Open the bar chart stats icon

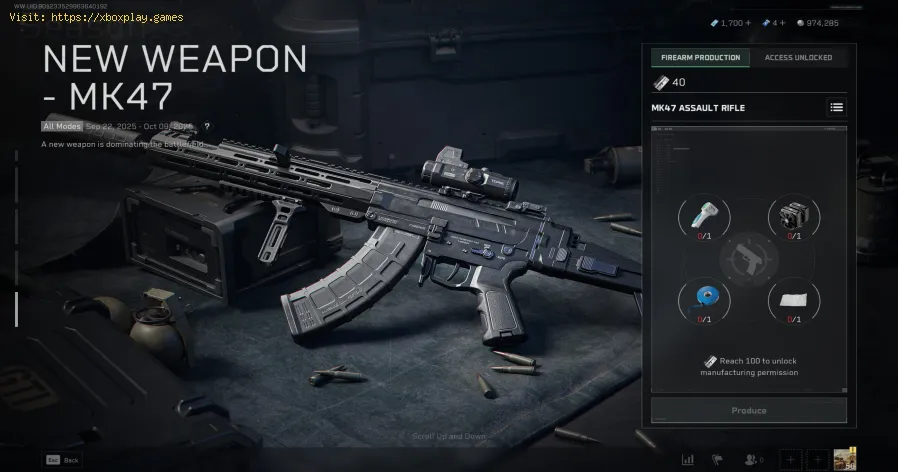click(688, 459)
